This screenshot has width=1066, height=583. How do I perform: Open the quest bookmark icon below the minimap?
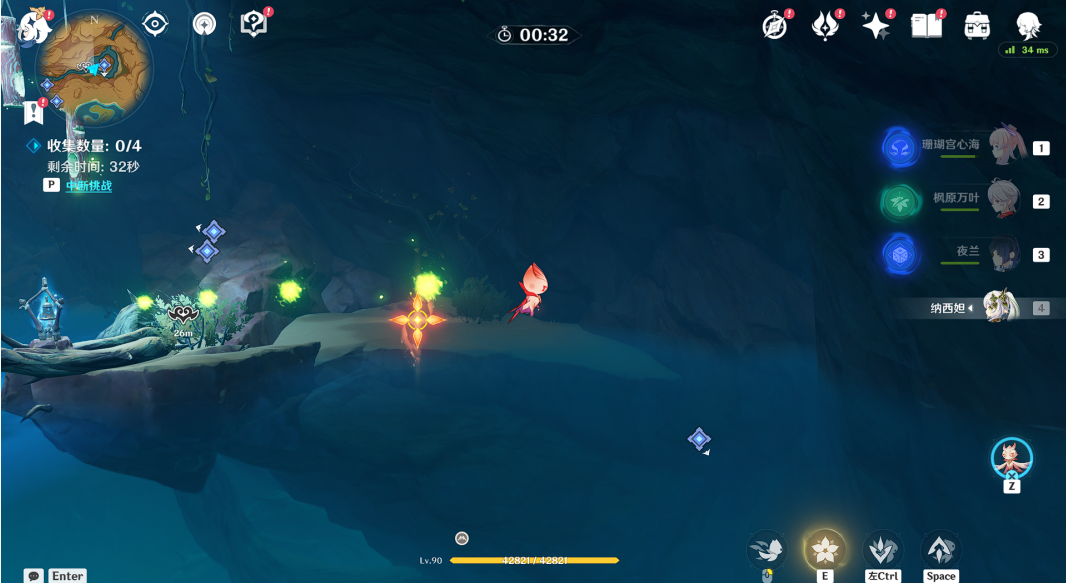coord(34,109)
